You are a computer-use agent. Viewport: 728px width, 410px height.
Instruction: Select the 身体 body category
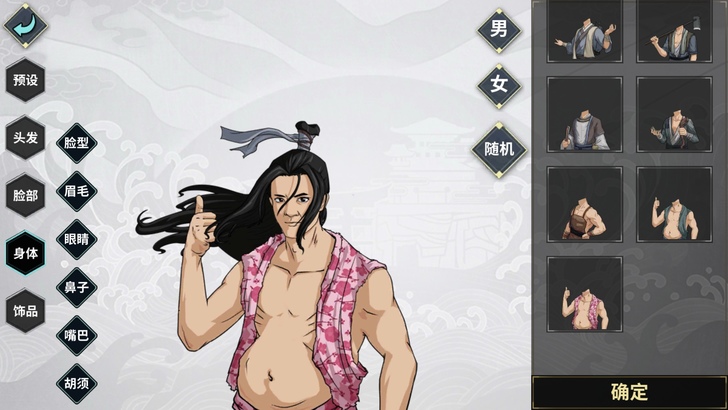coord(25,253)
